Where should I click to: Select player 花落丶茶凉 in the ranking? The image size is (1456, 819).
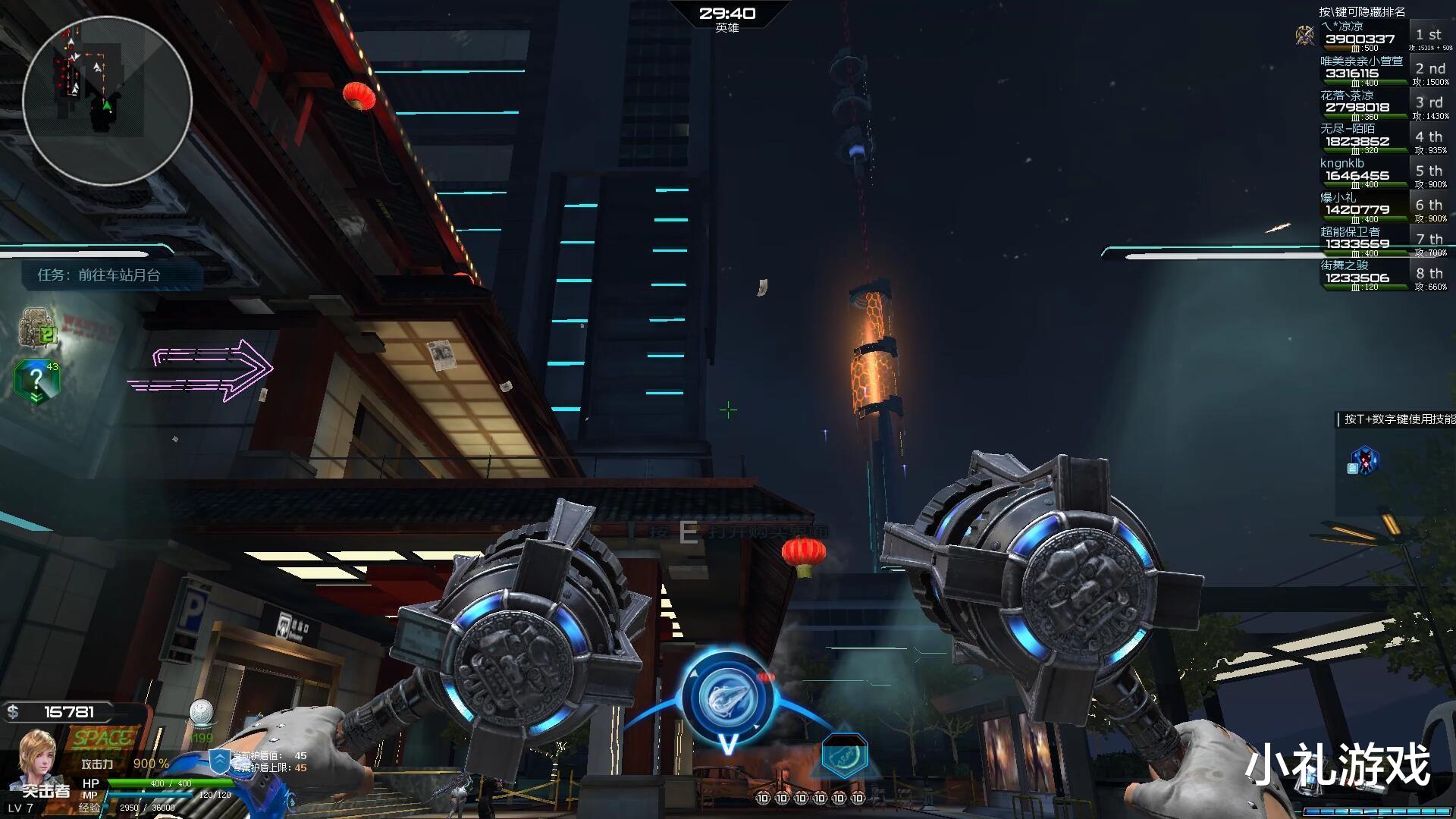pos(1374,106)
